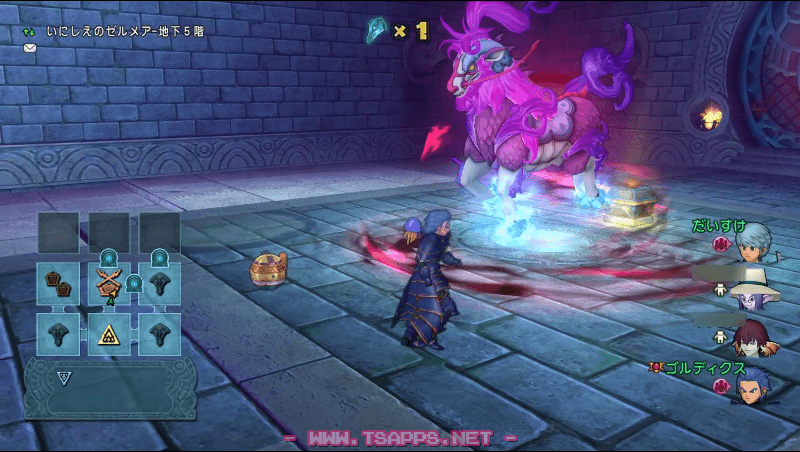
Task: Select the treasure chests room on dungeon map
Action: click(x=58, y=284)
